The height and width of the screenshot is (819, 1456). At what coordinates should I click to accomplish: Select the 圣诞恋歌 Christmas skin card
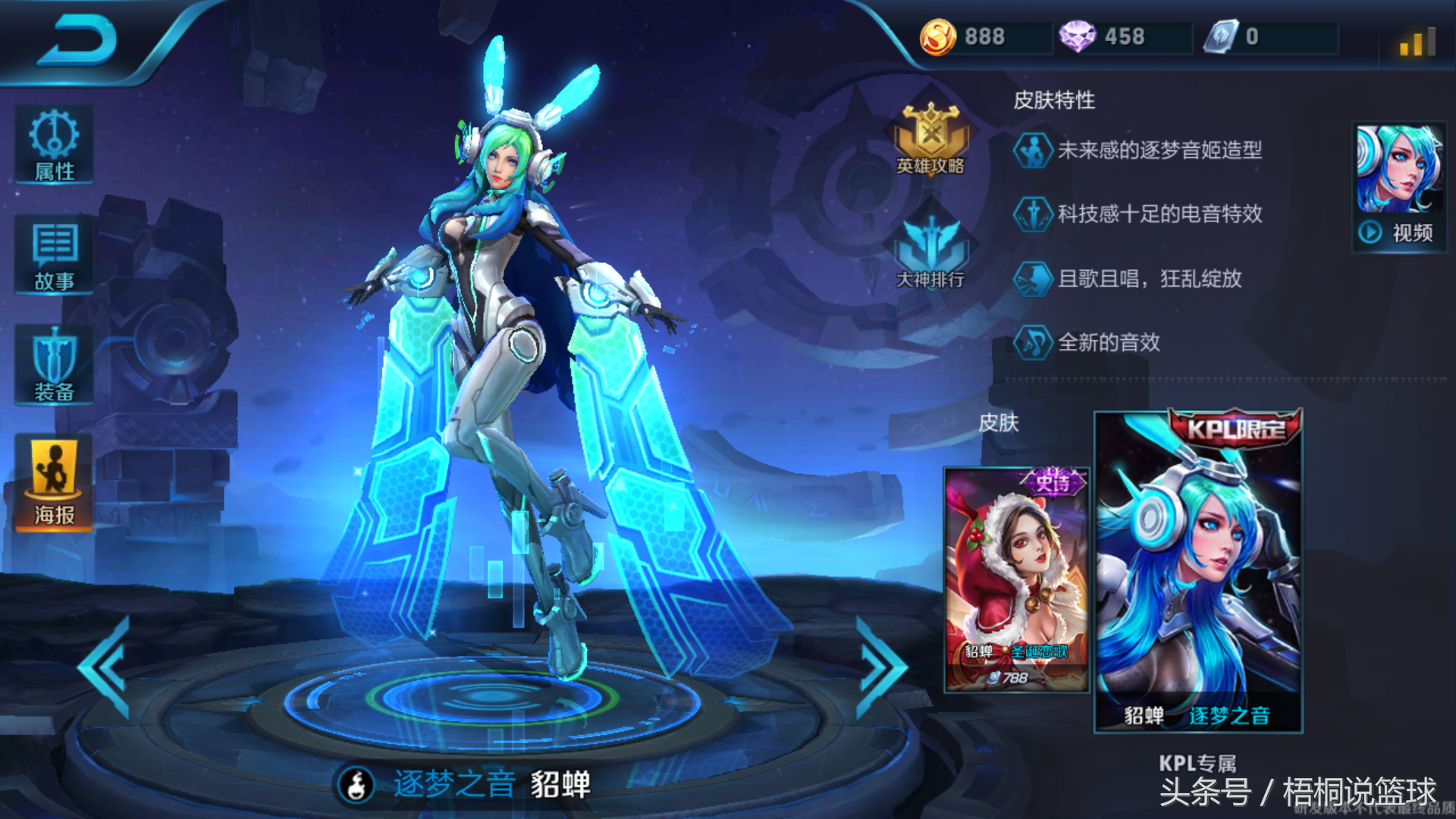click(x=1017, y=580)
